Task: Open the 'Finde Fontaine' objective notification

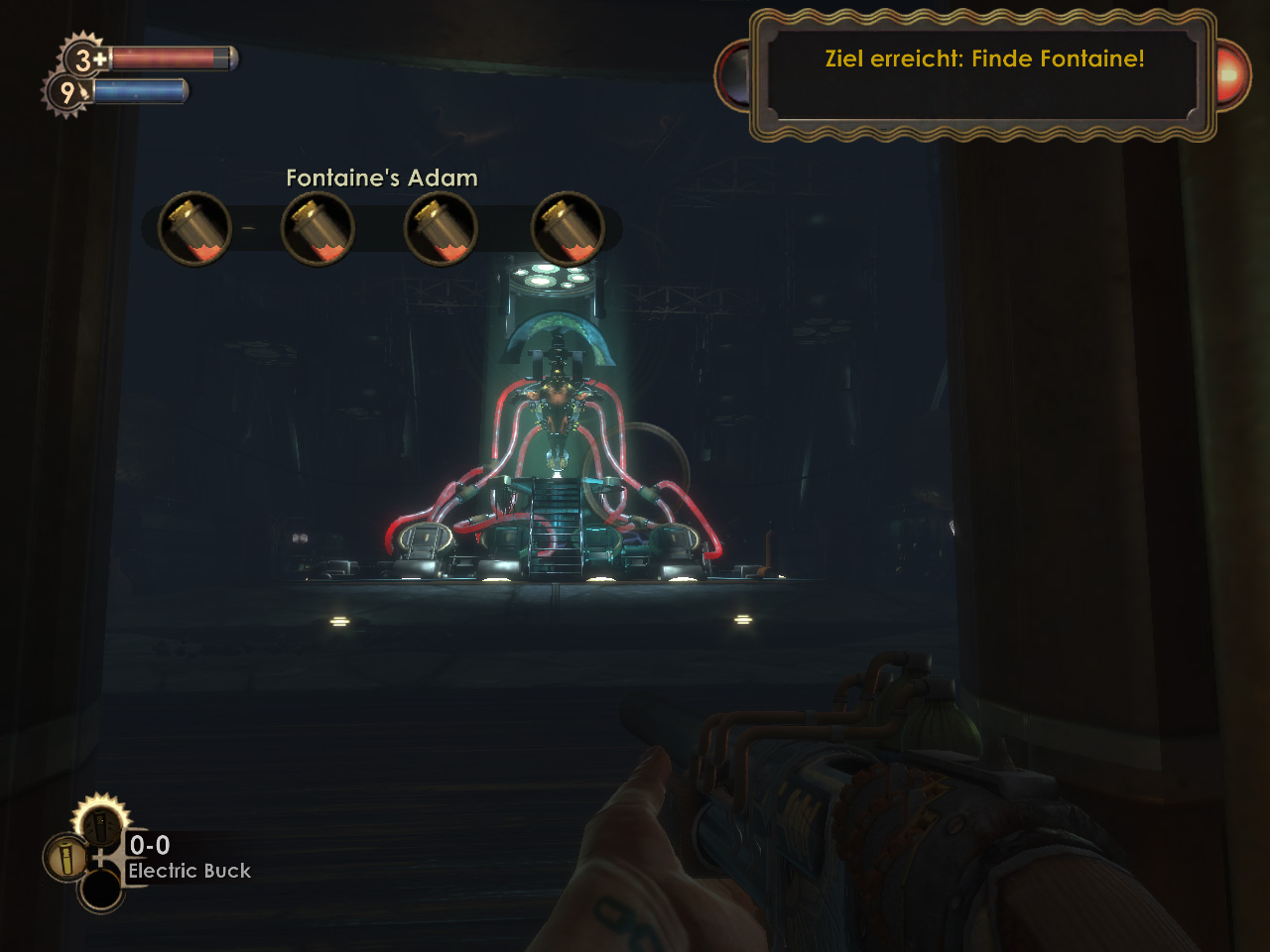Action: click(983, 59)
